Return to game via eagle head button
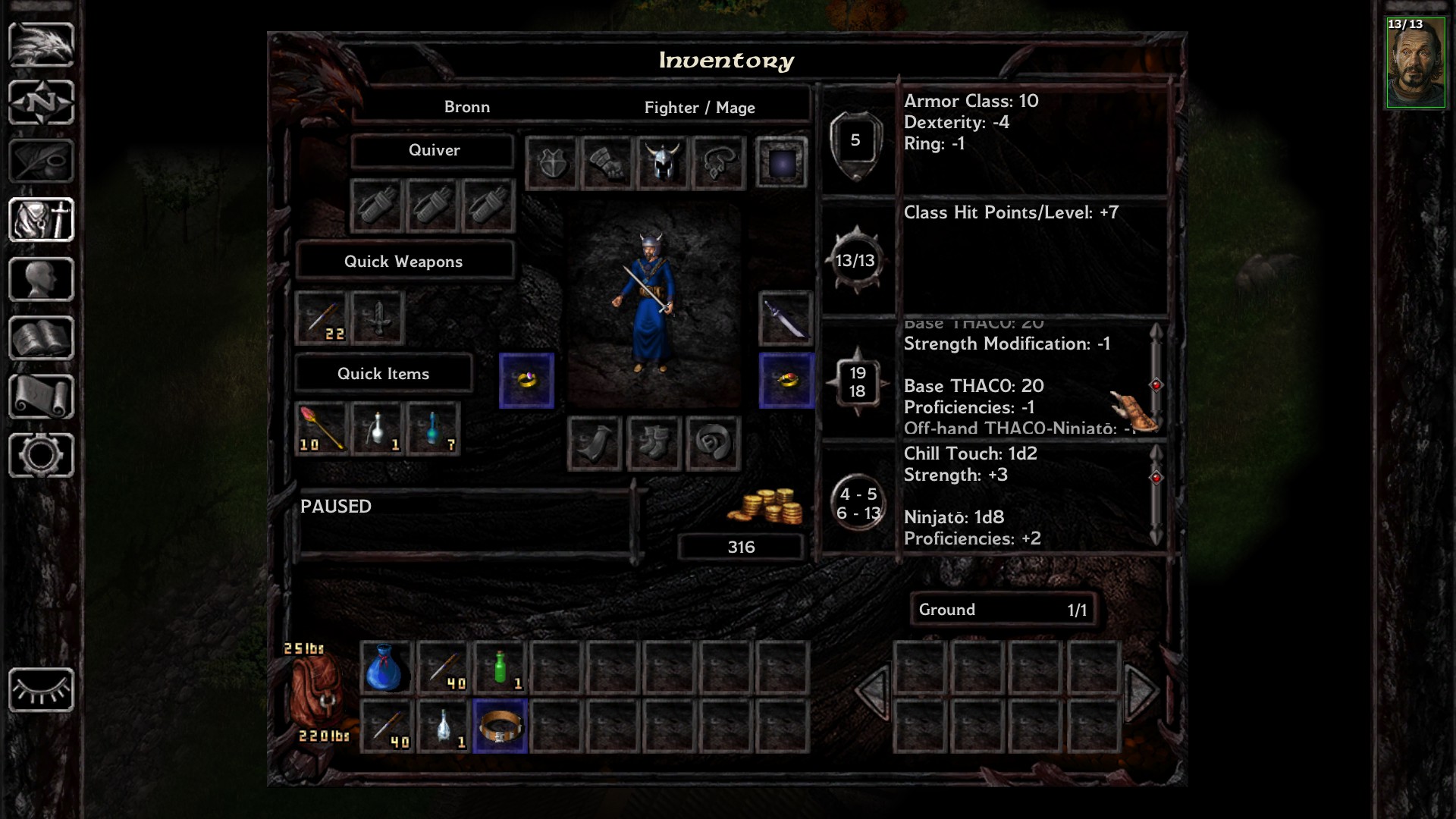The image size is (1456, 819). (x=41, y=44)
